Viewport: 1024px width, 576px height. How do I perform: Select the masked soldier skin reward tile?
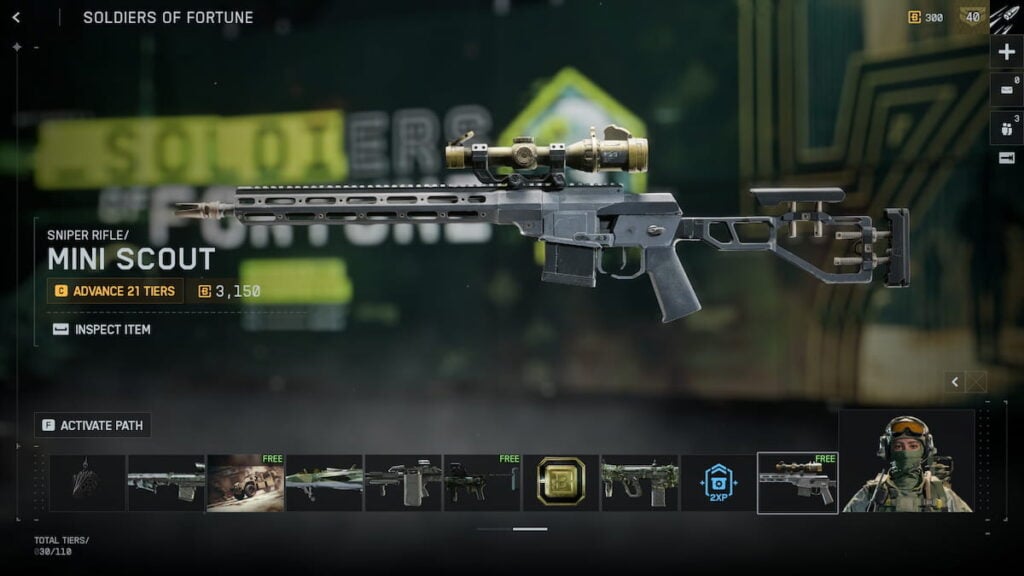pyautogui.click(x=907, y=462)
